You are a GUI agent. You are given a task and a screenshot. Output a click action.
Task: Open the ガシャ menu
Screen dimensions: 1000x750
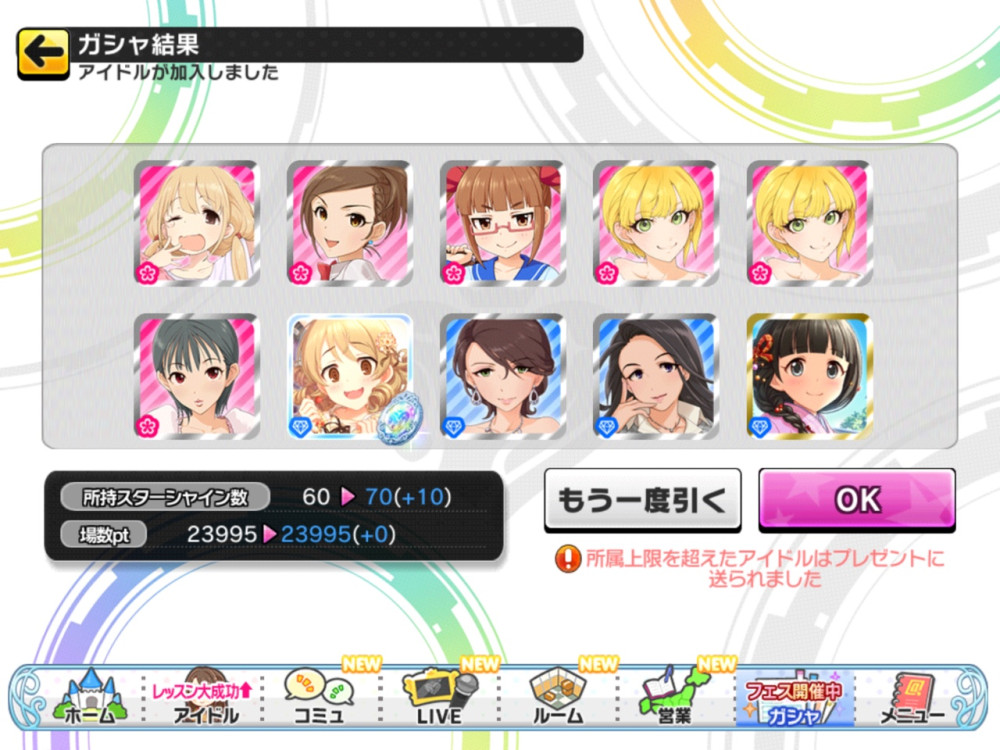click(795, 697)
